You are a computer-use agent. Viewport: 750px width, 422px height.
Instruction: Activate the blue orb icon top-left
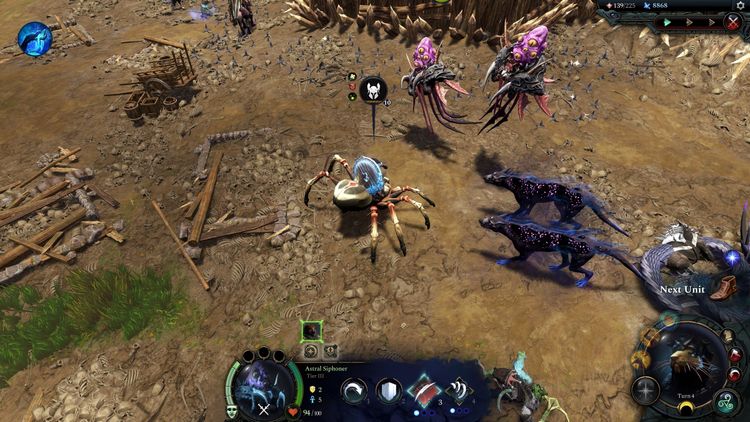35,38
